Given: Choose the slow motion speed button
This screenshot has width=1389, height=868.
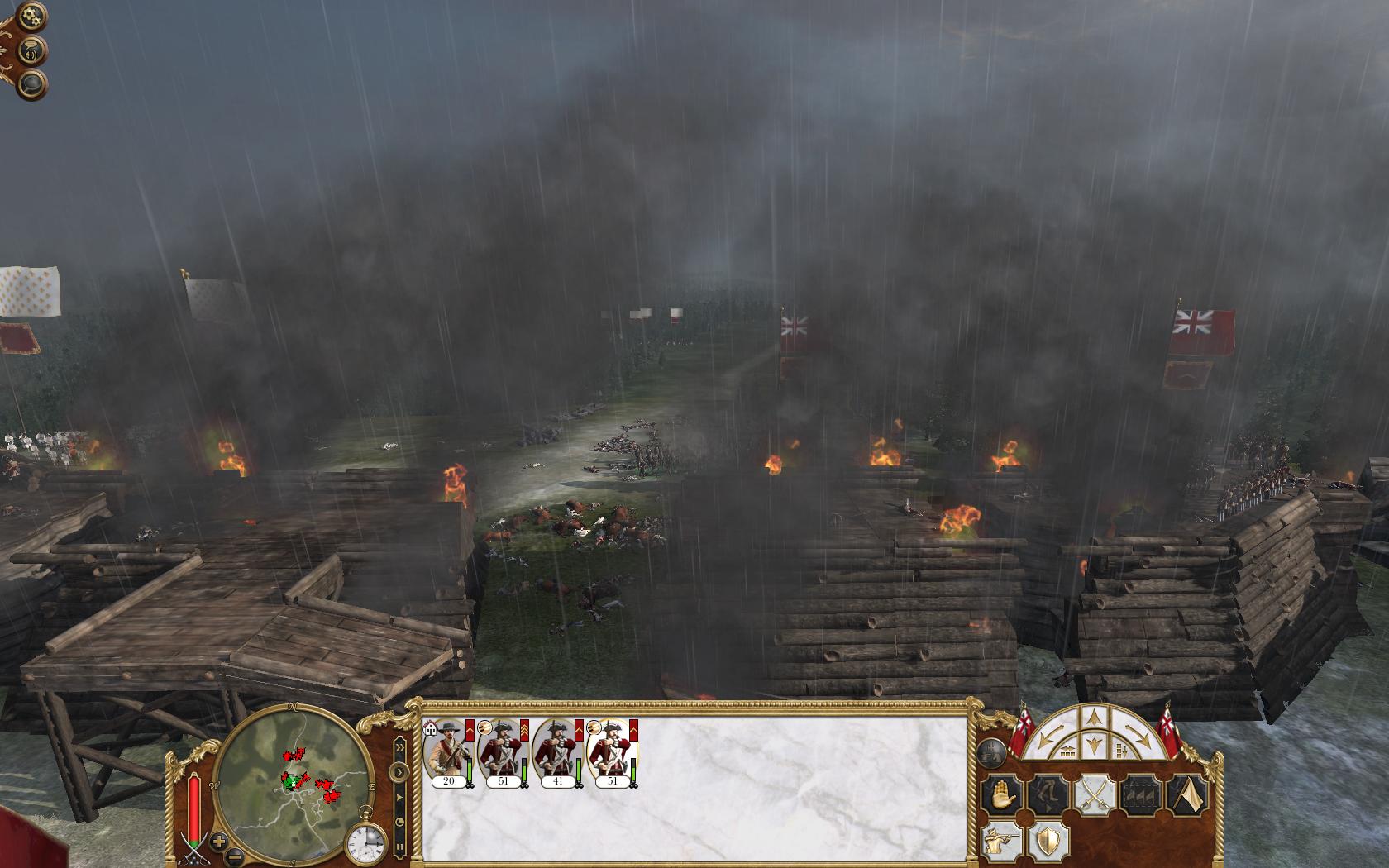Looking at the screenshot, I should coord(399,823).
